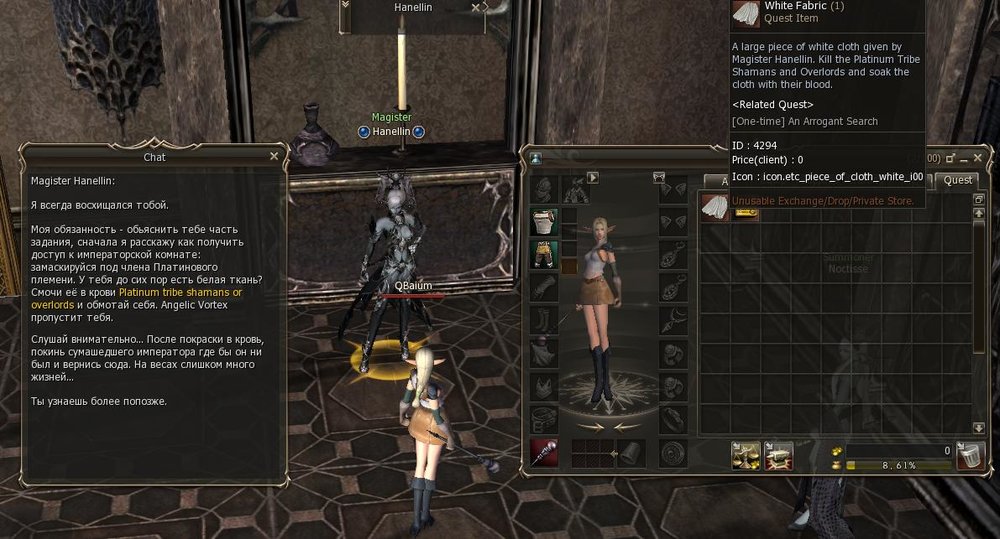Close the Hanellin target window
The height and width of the screenshot is (539, 1000).
tap(478, 7)
